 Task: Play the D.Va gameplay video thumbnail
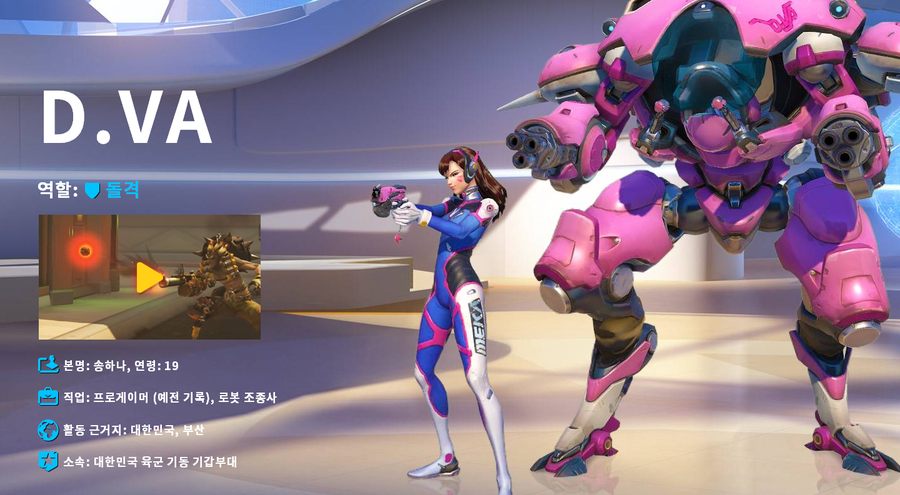click(149, 277)
